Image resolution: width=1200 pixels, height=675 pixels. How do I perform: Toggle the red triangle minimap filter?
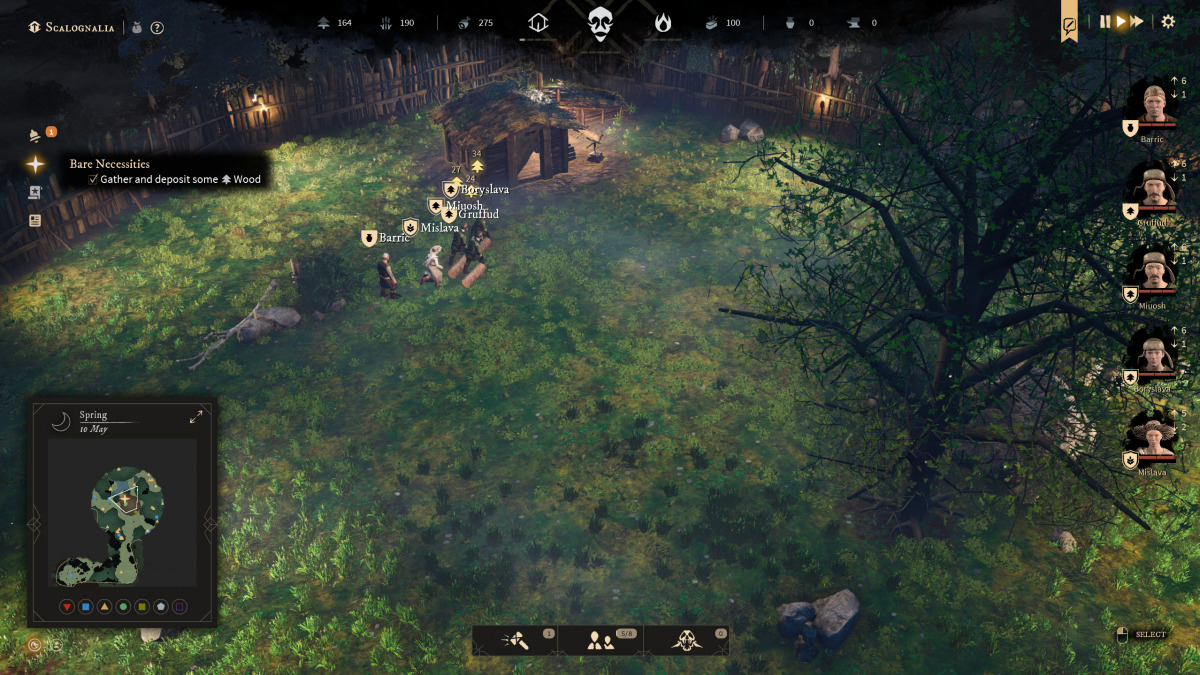[x=67, y=606]
